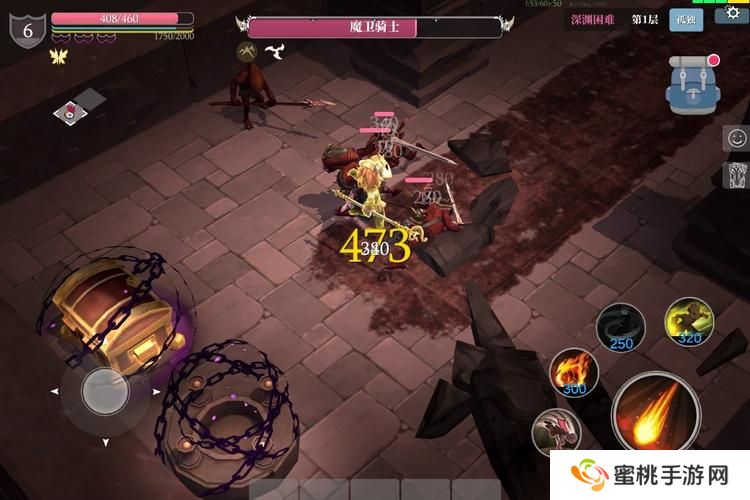Open the smiley face emote menu
The height and width of the screenshot is (500, 750).
click(736, 139)
